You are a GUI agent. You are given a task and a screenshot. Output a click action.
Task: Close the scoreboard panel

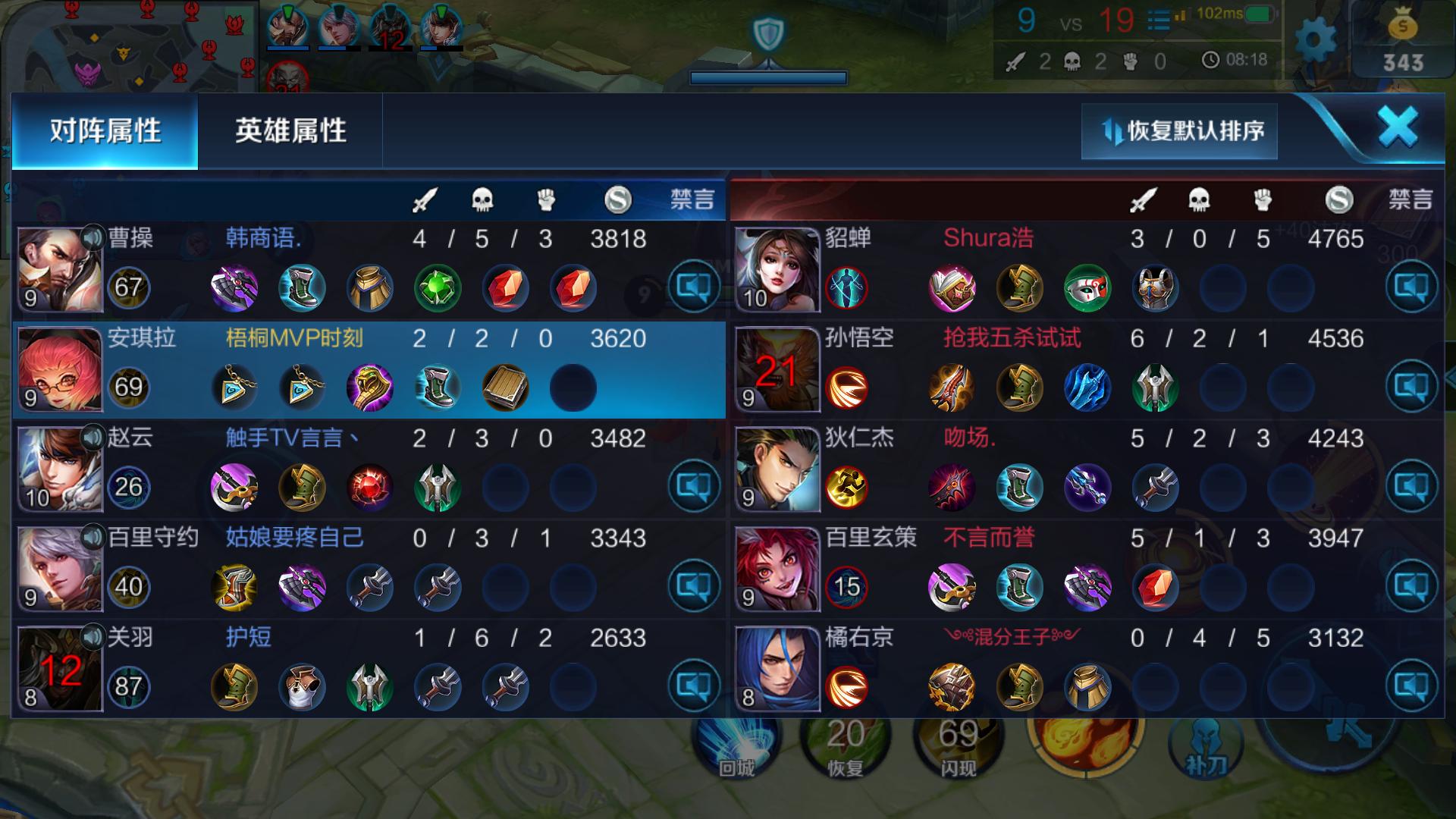tap(1398, 127)
